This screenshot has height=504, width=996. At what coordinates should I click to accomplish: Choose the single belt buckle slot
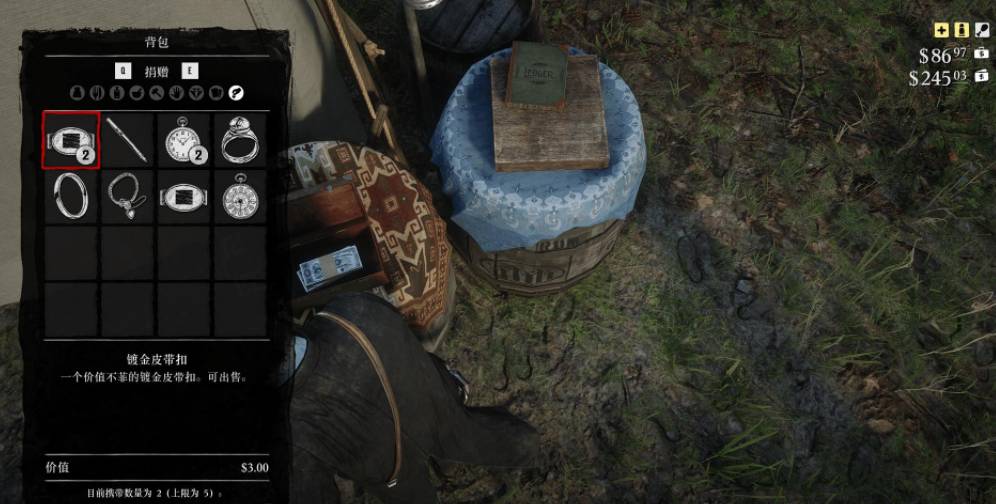point(183,196)
